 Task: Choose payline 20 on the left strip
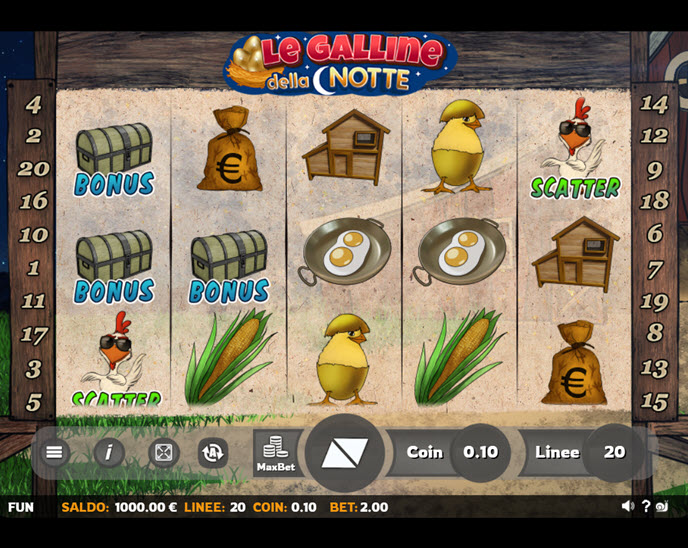pyautogui.click(x=34, y=168)
